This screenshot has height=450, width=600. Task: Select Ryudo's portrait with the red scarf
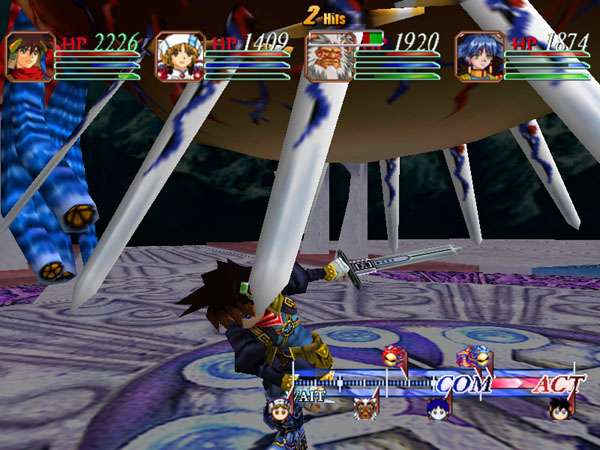click(30, 56)
